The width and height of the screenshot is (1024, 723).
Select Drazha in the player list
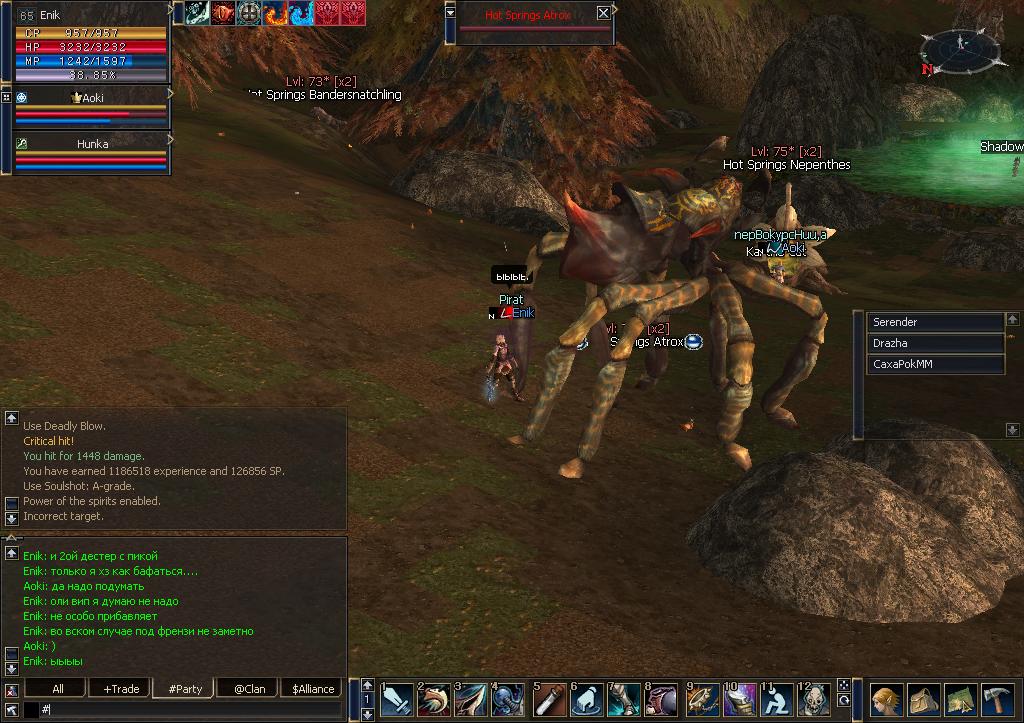935,343
